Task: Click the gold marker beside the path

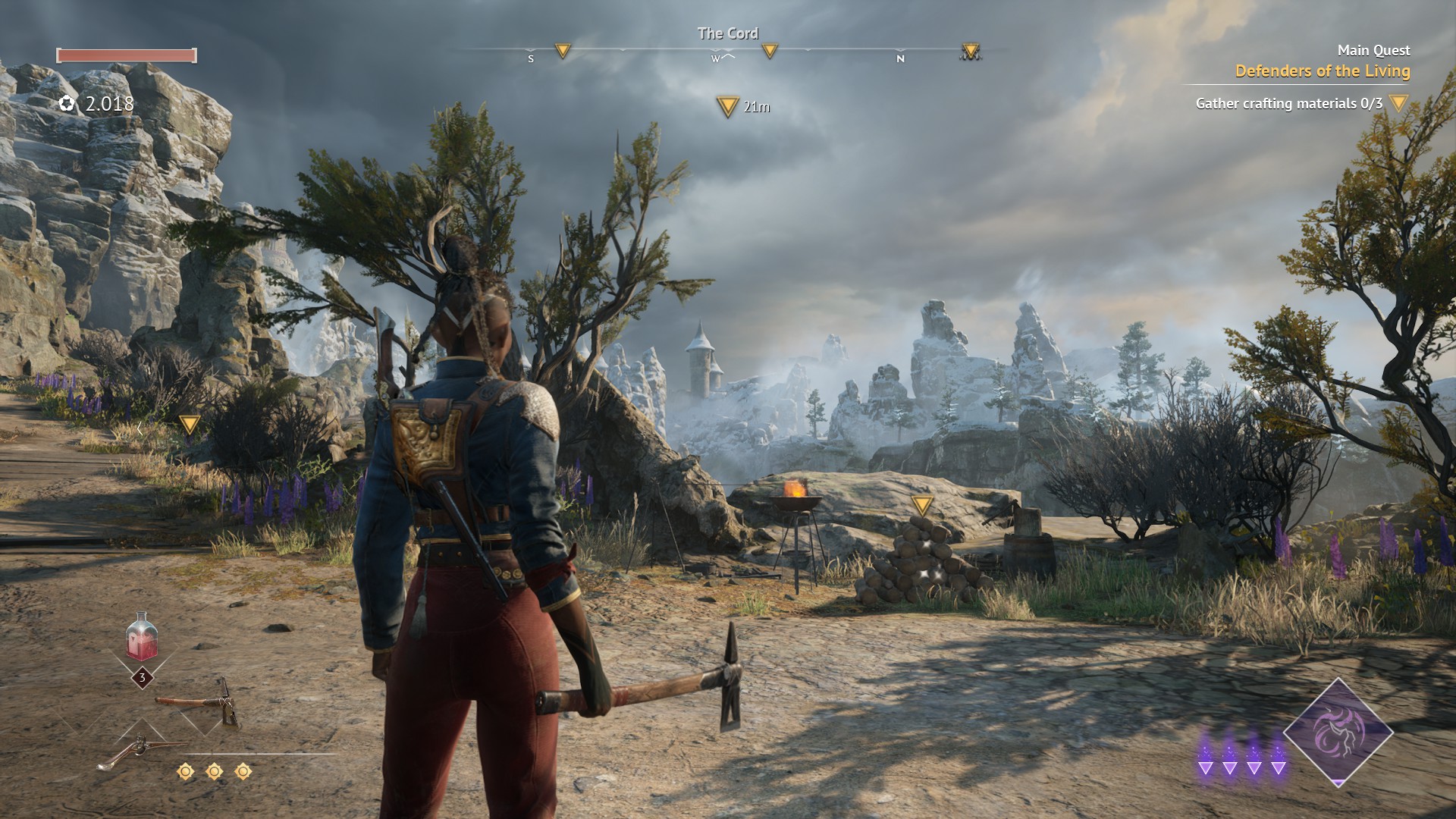Action: 189,424
